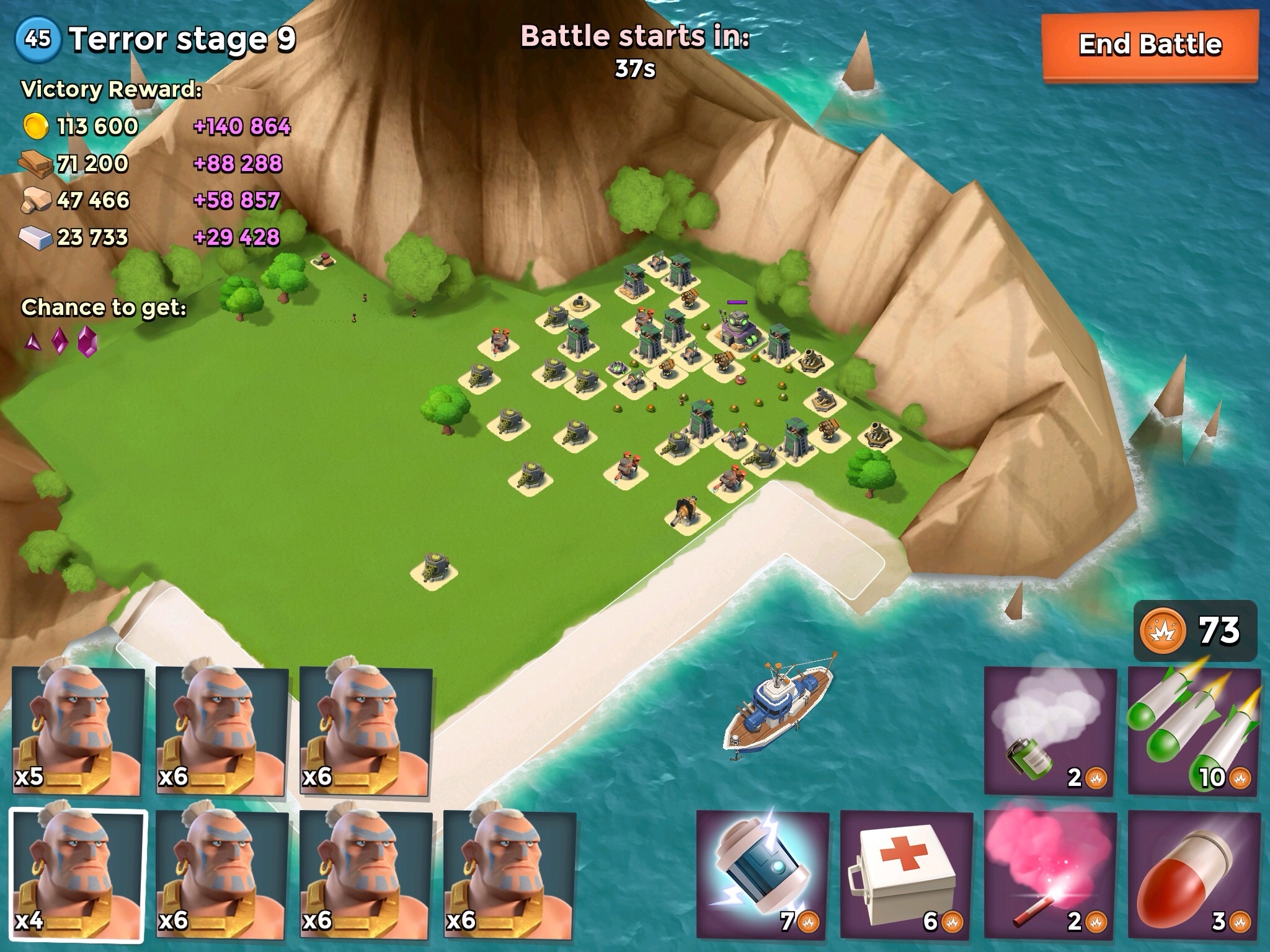The height and width of the screenshot is (952, 1270).
Task: Select the Smoke Screen ability
Action: tap(1050, 733)
